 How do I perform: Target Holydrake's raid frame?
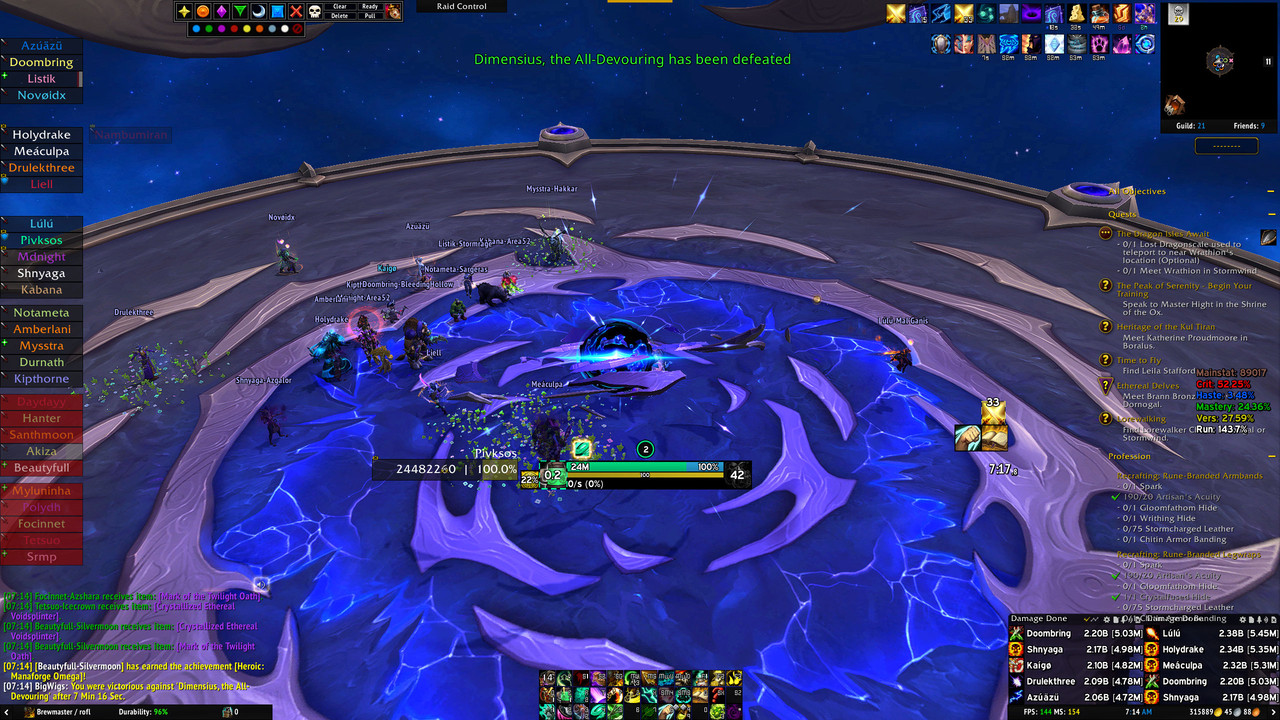pyautogui.click(x=41, y=135)
